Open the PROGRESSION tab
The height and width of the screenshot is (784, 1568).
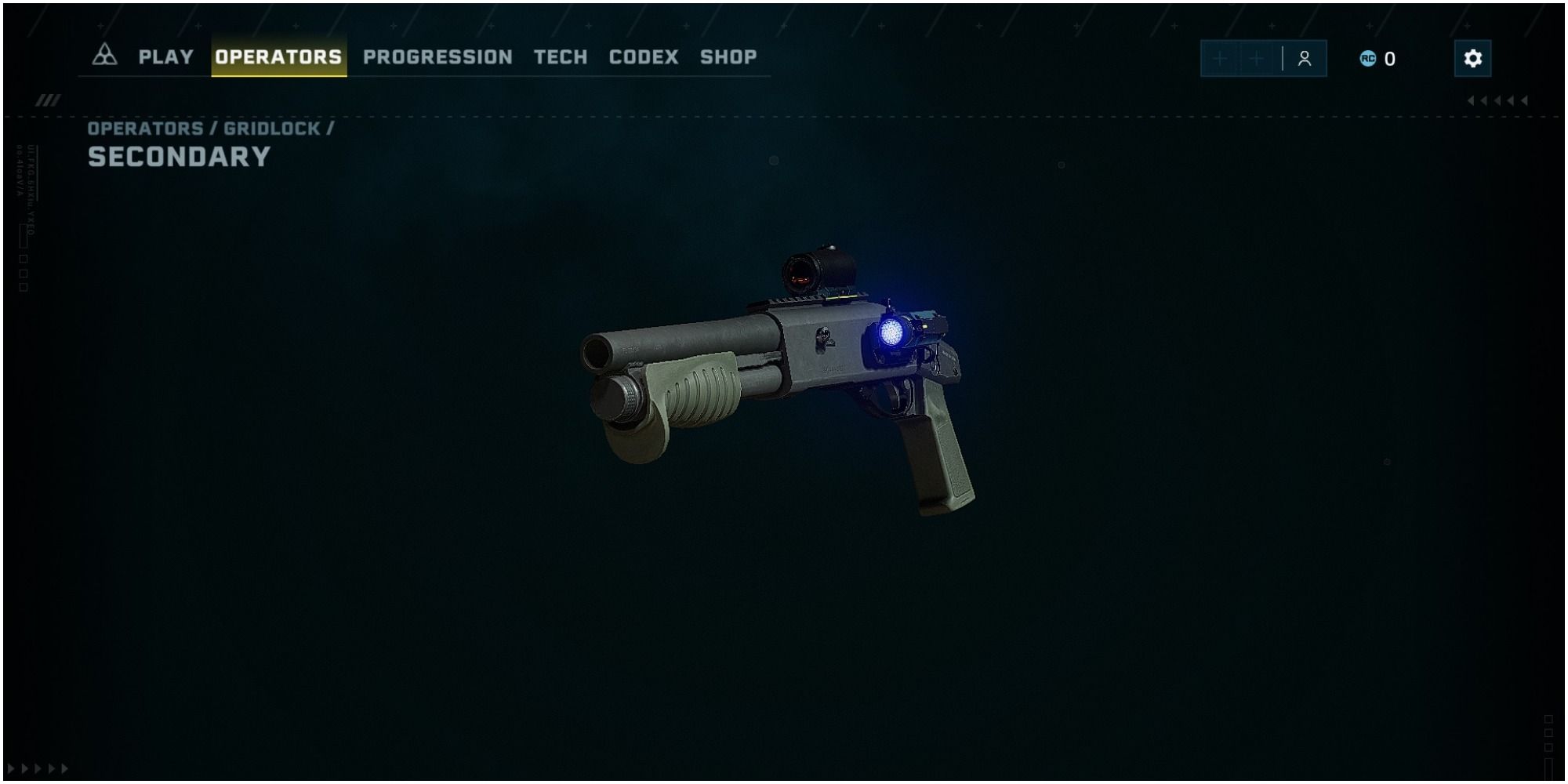coord(437,56)
